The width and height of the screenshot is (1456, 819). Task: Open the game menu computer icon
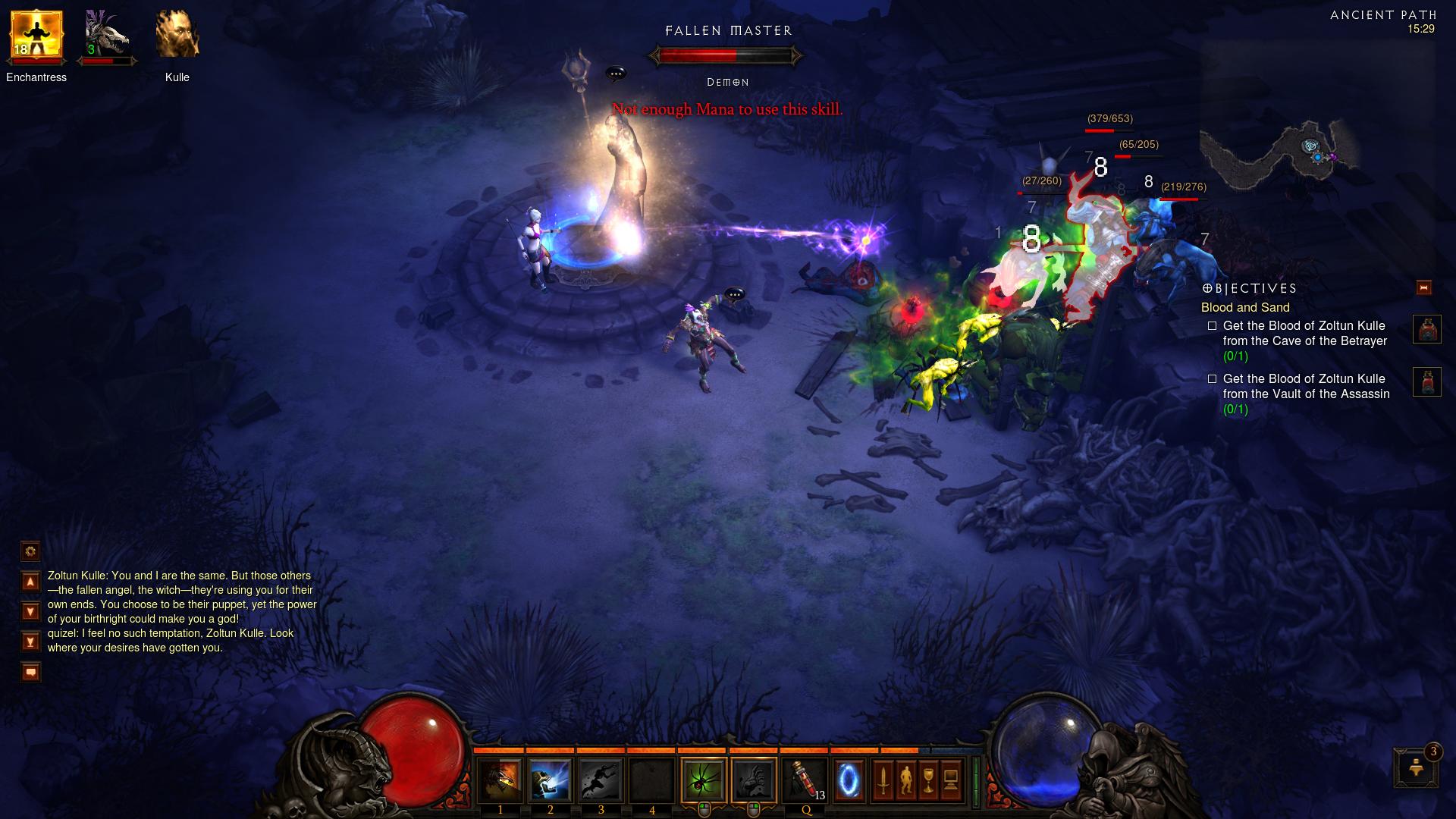click(x=951, y=780)
